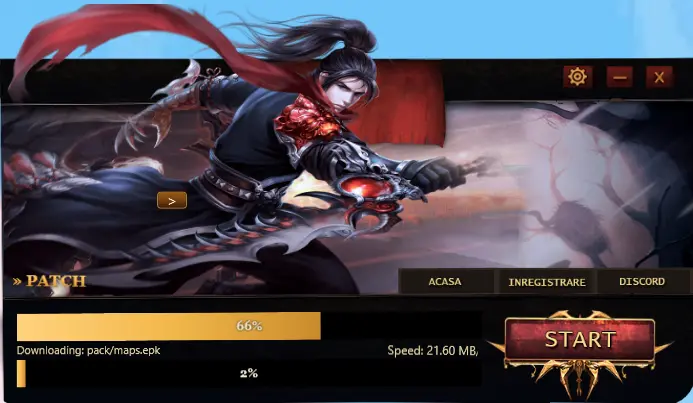Screen dimensions: 693x403
Task: Launch the game with the START button
Action: [579, 341]
